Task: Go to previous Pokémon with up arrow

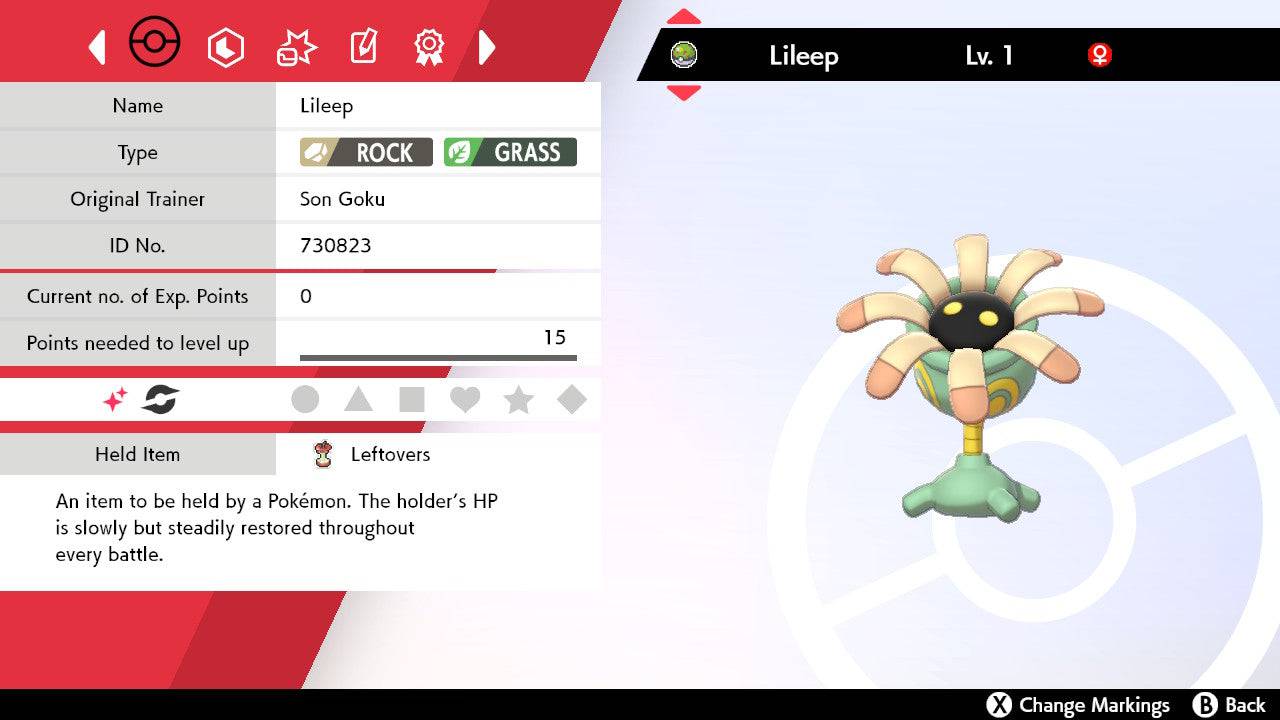Action: [x=684, y=17]
